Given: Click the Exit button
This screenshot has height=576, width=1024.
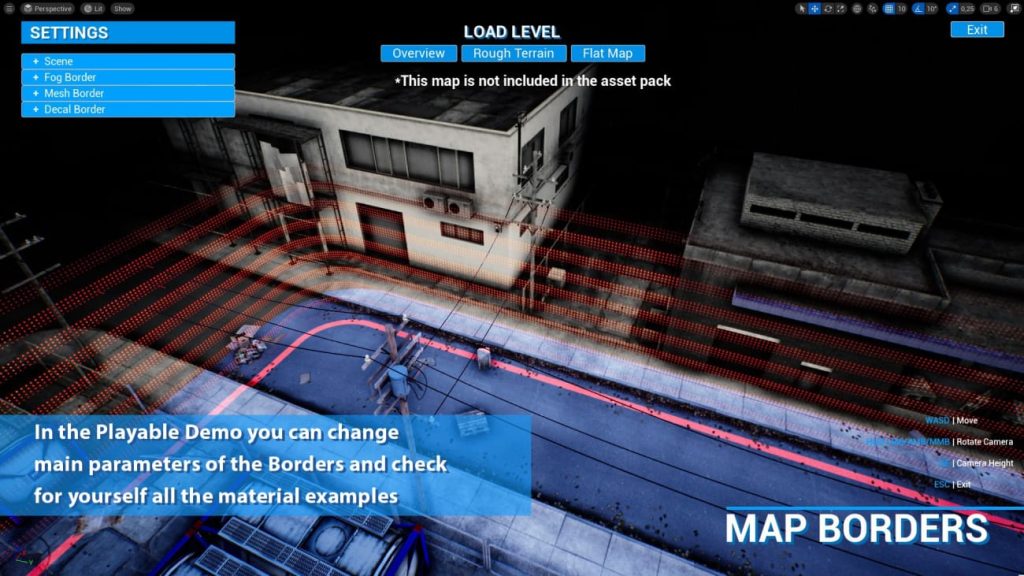Looking at the screenshot, I should pos(976,29).
